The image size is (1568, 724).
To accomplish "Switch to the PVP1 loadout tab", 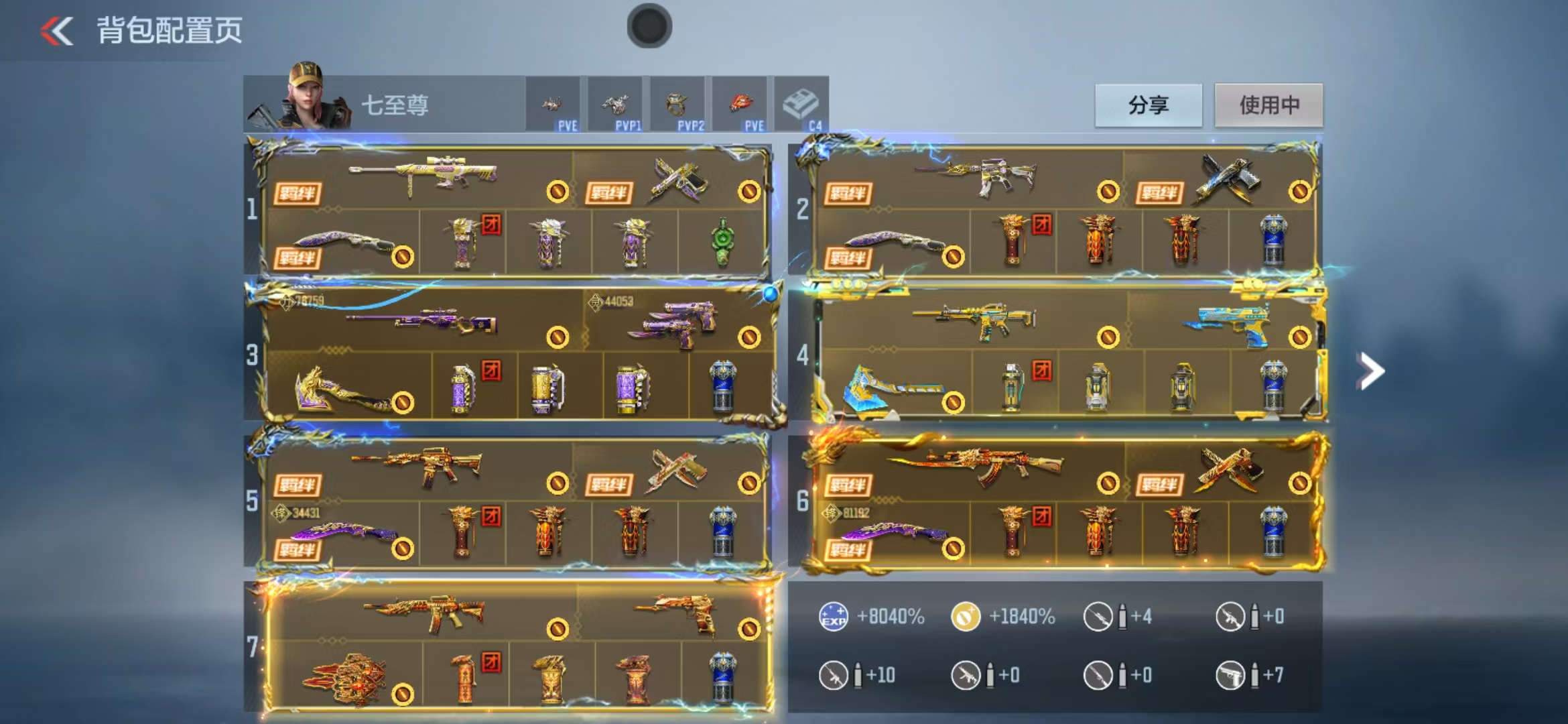I will click(615, 106).
